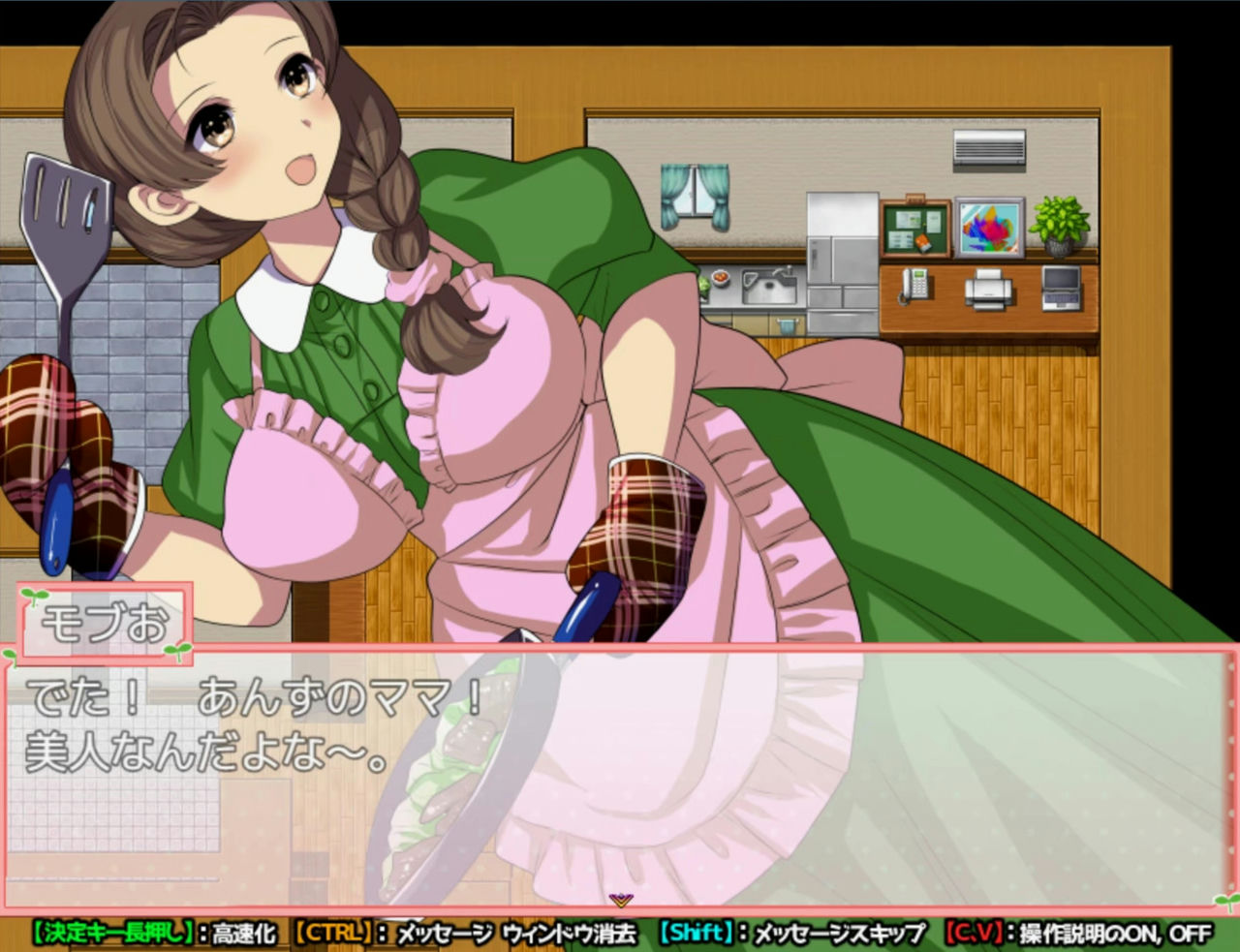The image size is (1240, 952).
Task: Toggle operation guide with the C,V hint
Action: tap(974, 936)
